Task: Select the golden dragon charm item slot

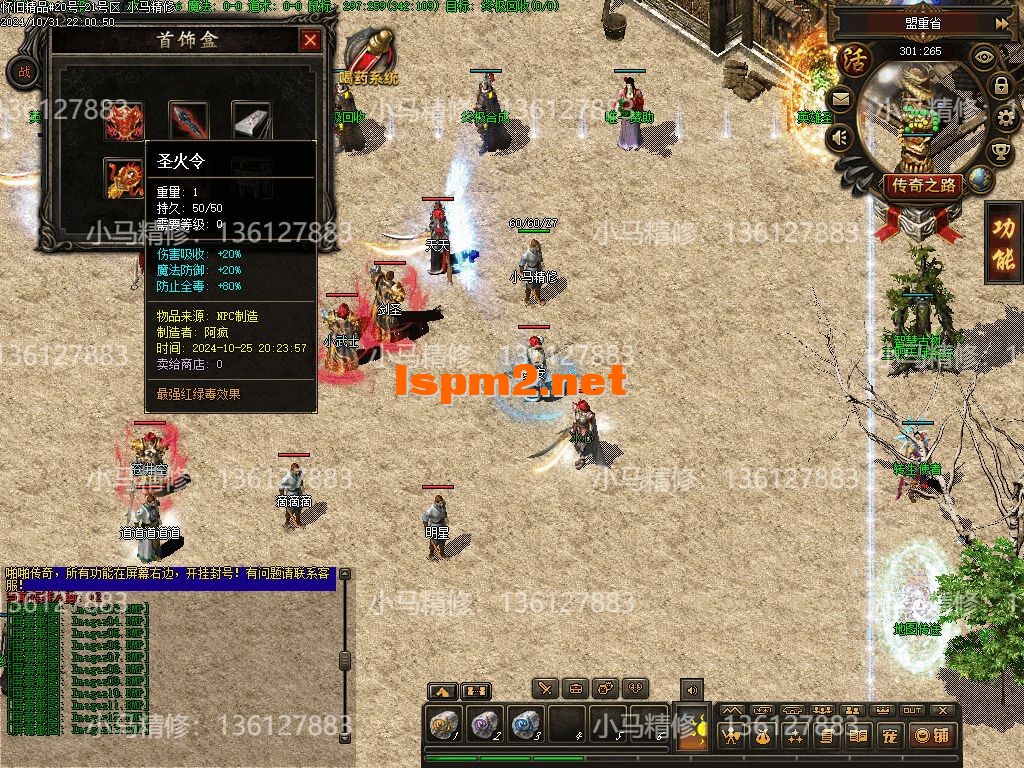Action: tap(124, 177)
